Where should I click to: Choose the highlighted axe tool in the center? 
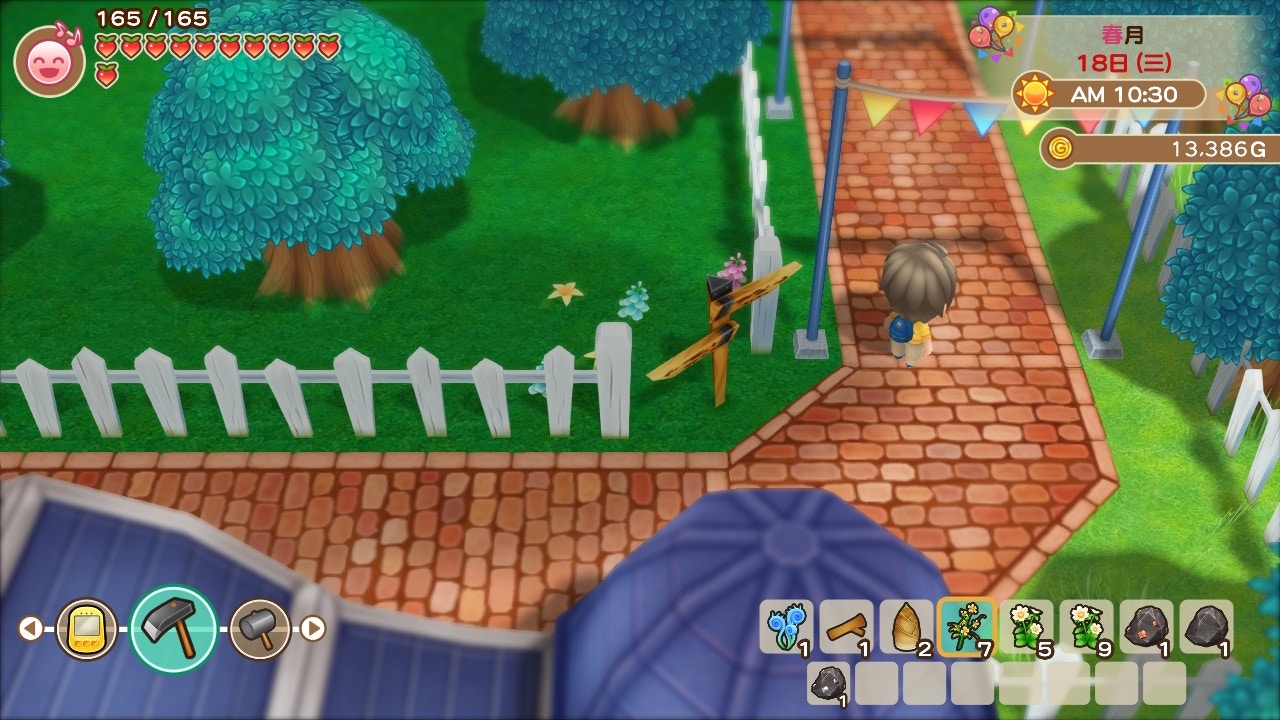tap(173, 628)
